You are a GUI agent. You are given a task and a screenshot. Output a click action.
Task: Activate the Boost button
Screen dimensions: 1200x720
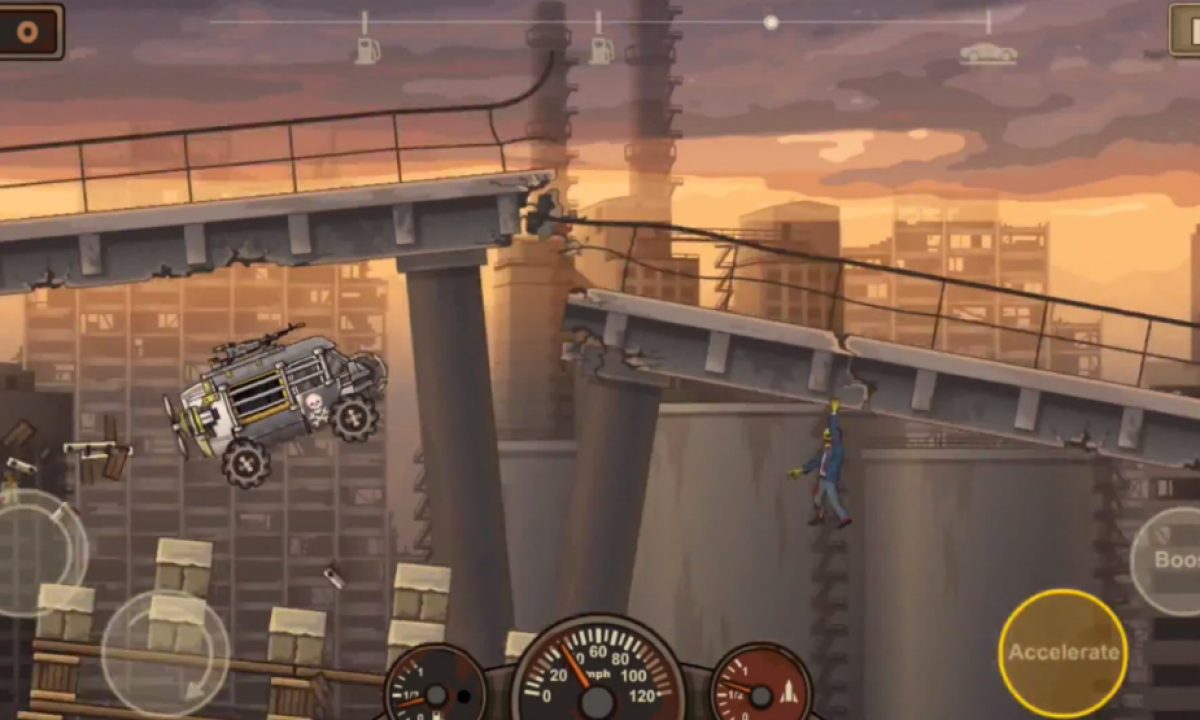pyautogui.click(x=1170, y=560)
